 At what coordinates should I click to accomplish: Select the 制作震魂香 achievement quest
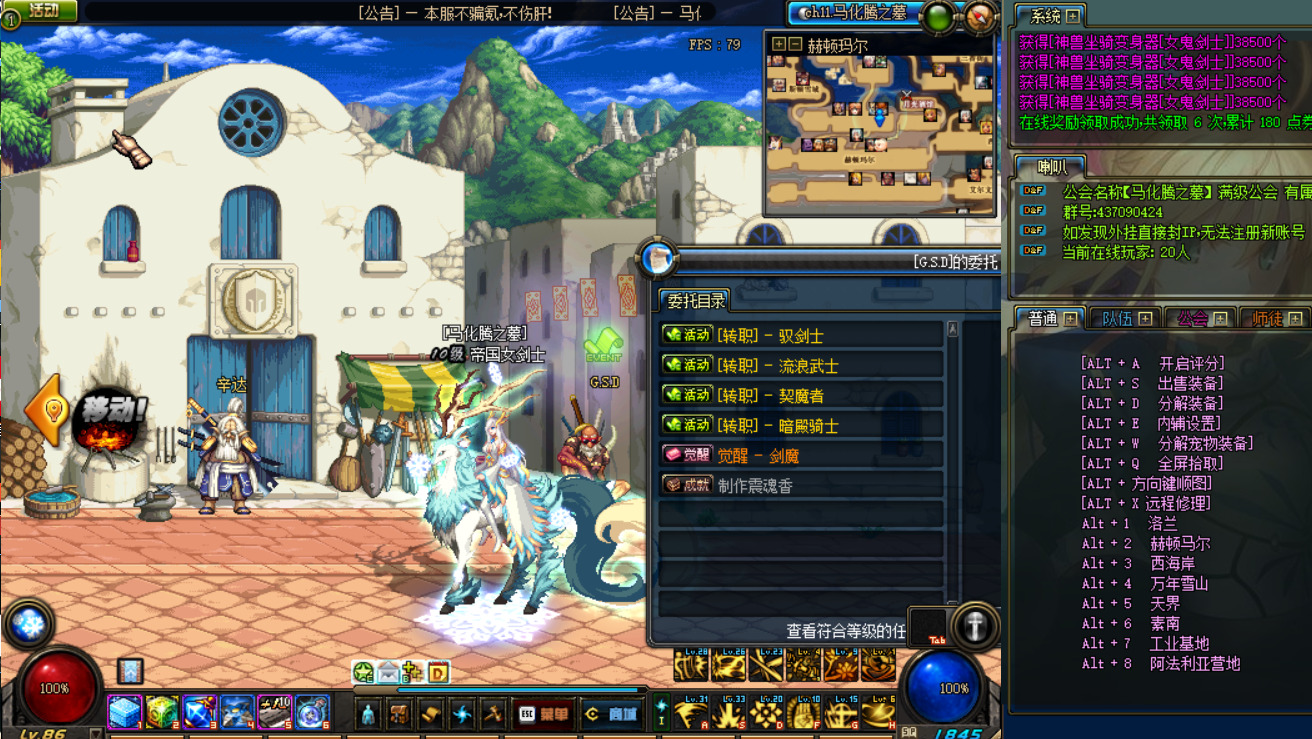coord(800,485)
